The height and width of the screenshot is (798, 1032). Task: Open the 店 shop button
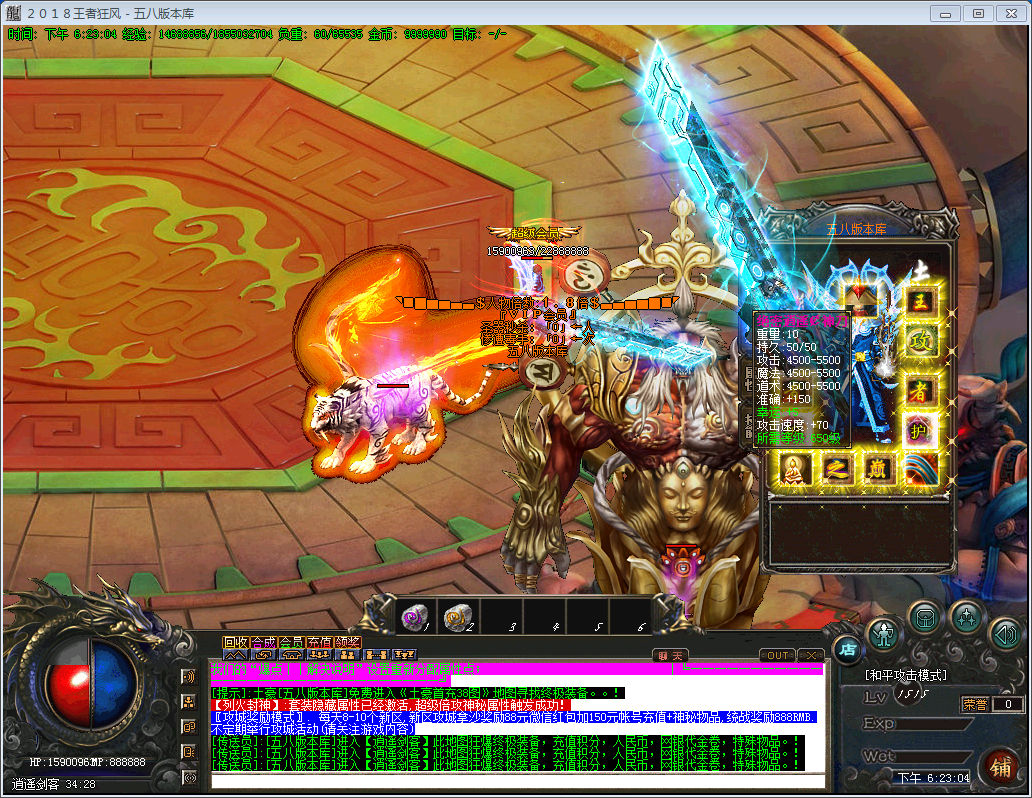click(x=847, y=649)
